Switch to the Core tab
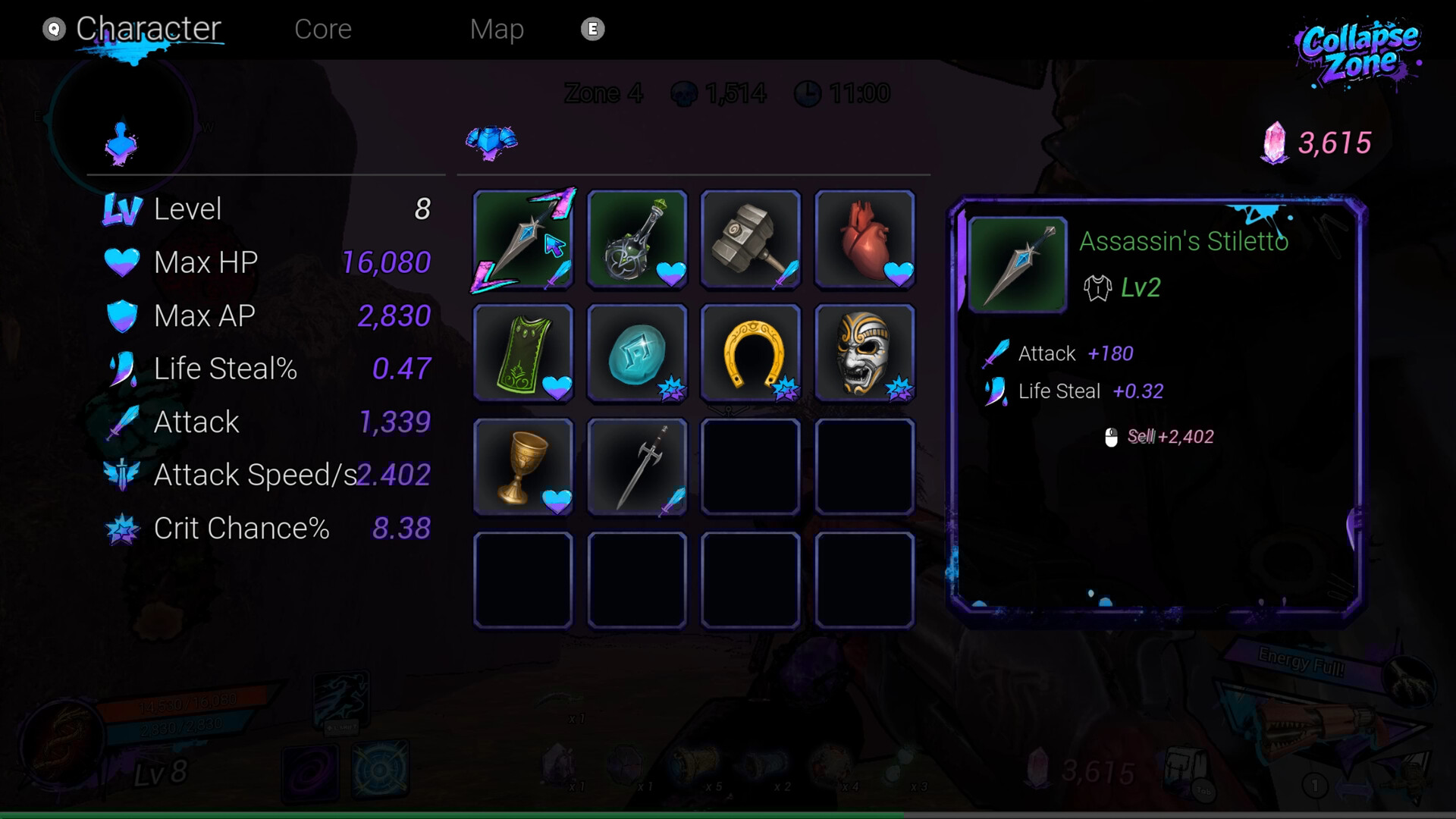The width and height of the screenshot is (1456, 819). 323,29
